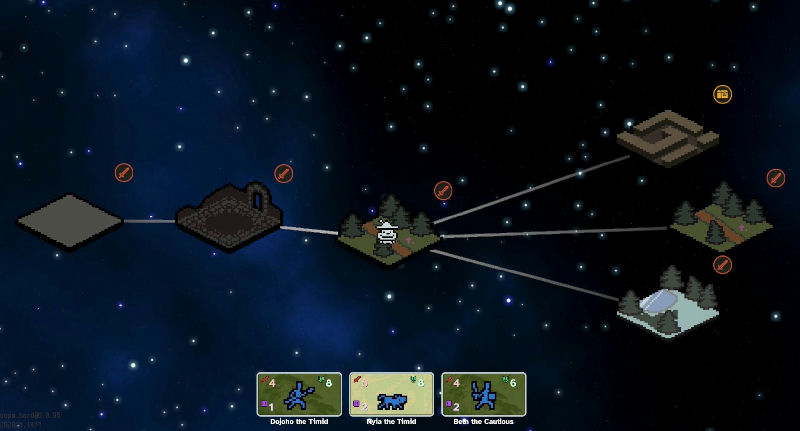Select the dark stone dungeon map node

pyautogui.click(x=230, y=216)
